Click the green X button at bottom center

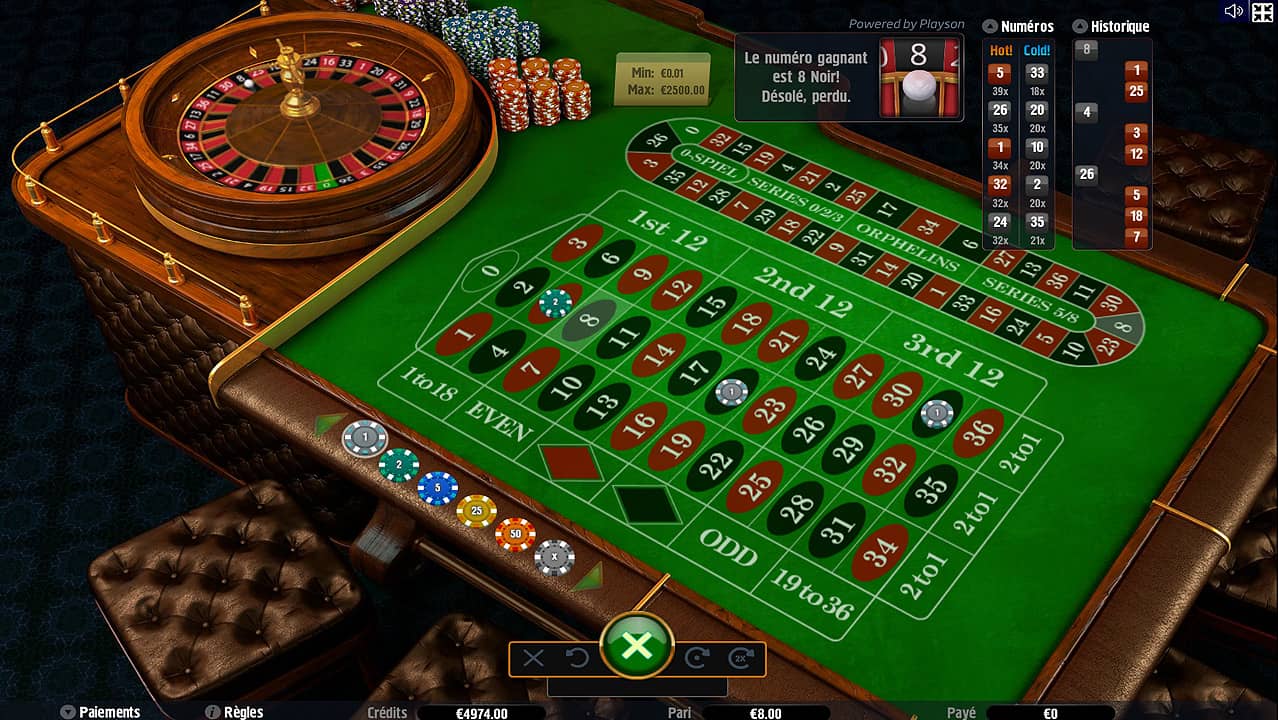click(636, 646)
